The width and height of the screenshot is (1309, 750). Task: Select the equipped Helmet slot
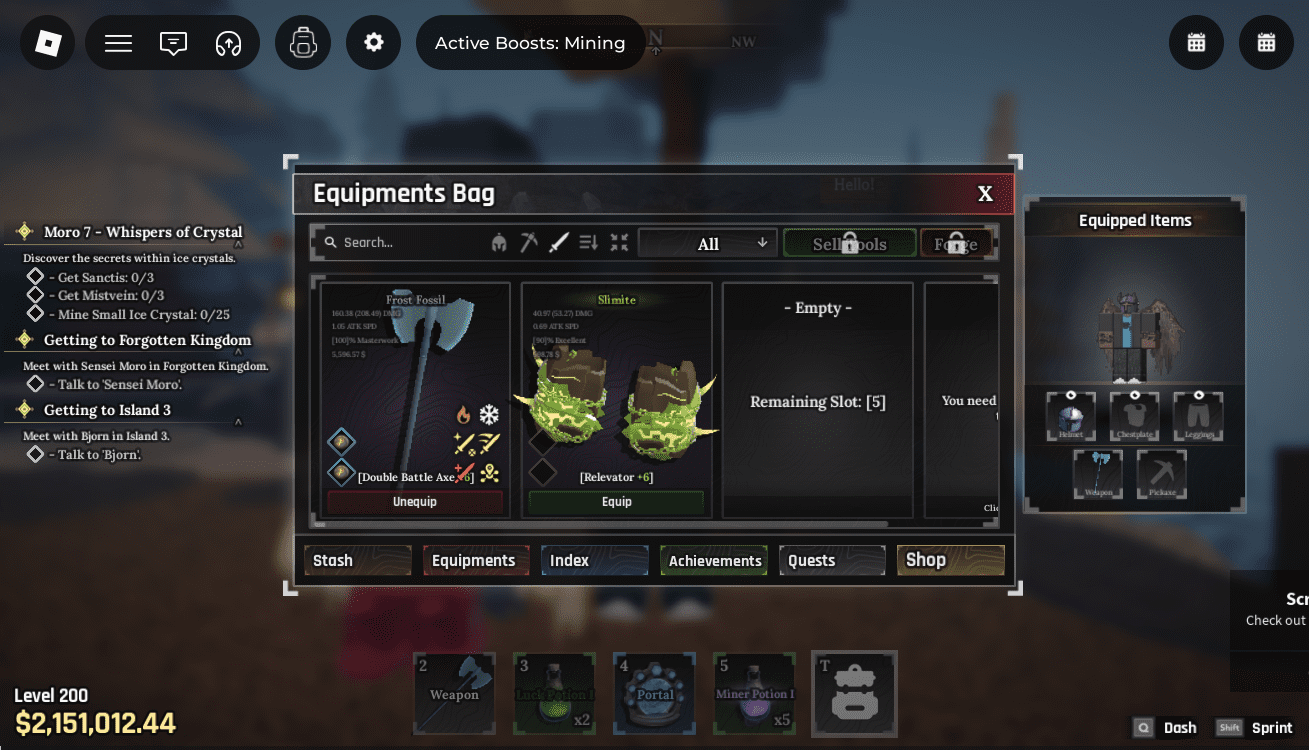pyautogui.click(x=1071, y=416)
